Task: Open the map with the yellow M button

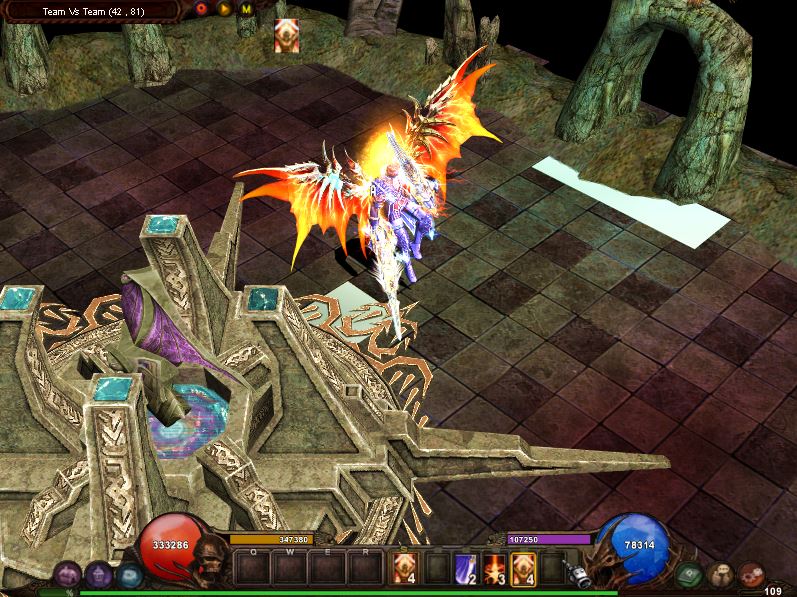Action: [x=246, y=9]
